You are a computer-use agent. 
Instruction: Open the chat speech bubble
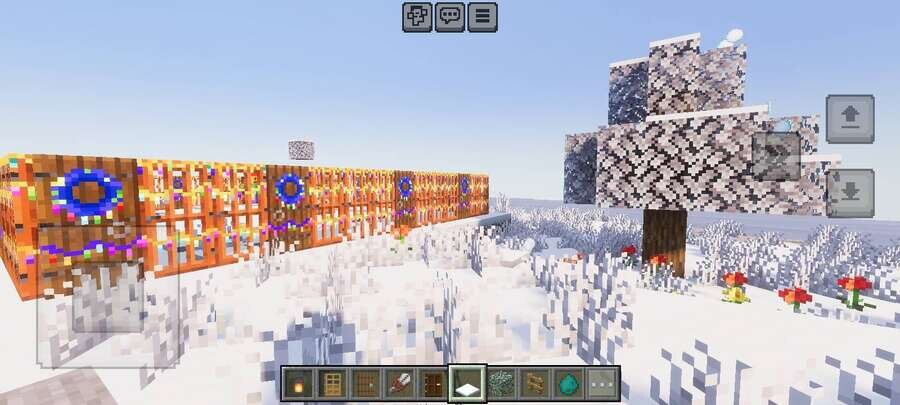tap(450, 16)
